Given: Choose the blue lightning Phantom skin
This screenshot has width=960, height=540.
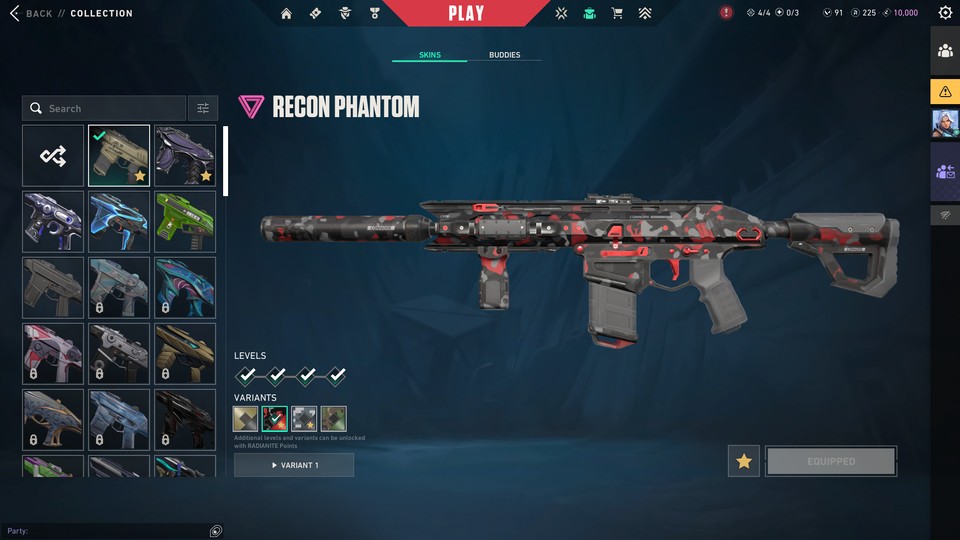Looking at the screenshot, I should [119, 221].
